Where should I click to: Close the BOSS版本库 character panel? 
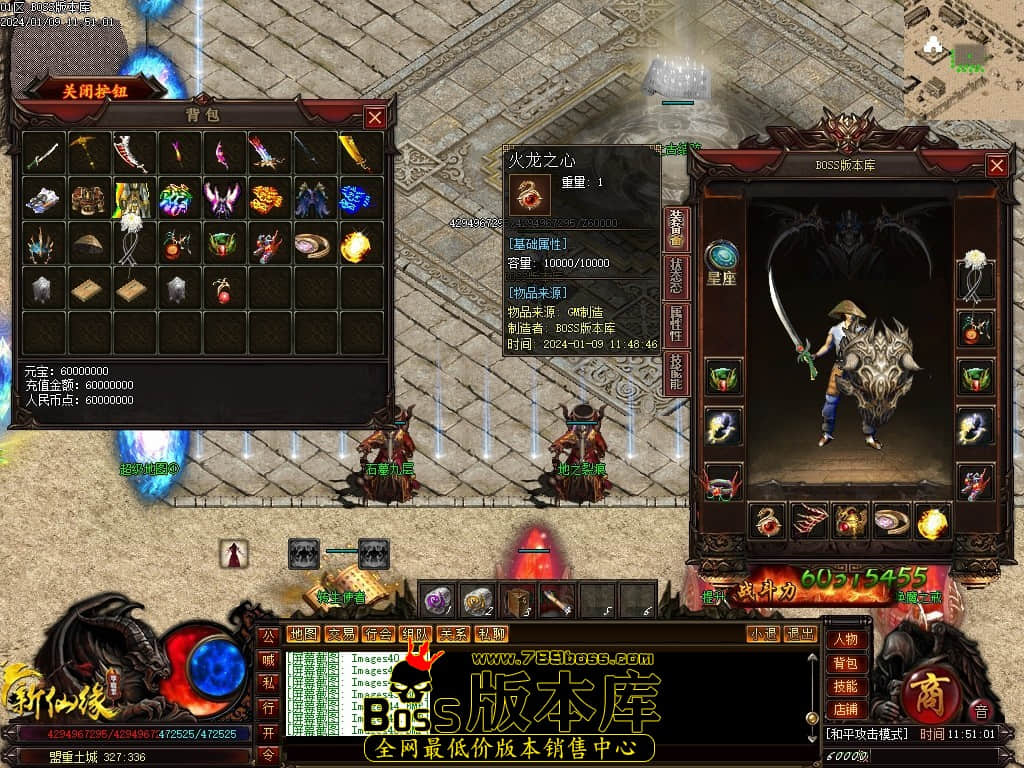pyautogui.click(x=997, y=166)
